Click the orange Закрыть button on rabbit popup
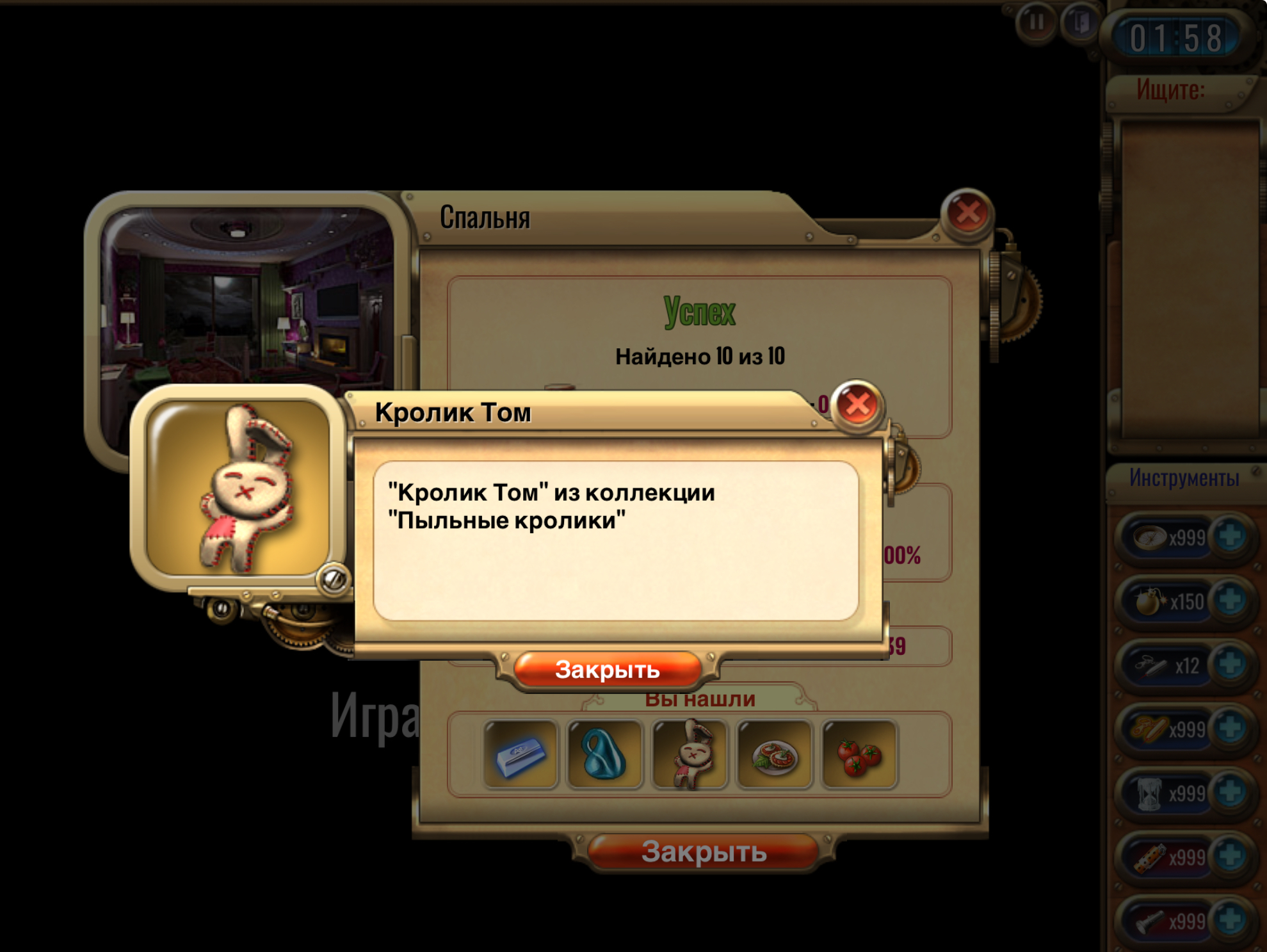The height and width of the screenshot is (952, 1267). 607,670
